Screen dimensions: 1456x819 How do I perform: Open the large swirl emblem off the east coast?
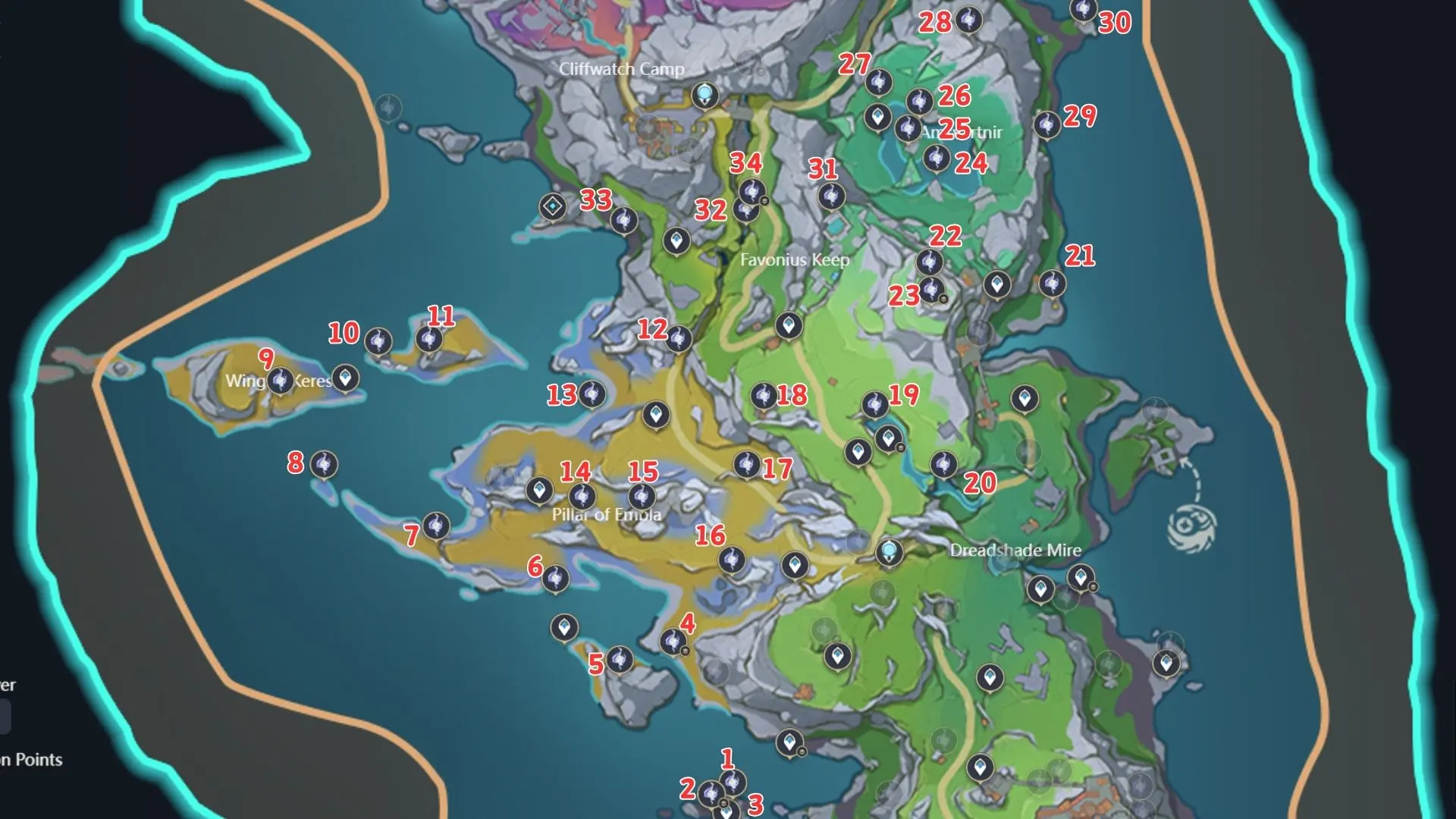click(1191, 527)
